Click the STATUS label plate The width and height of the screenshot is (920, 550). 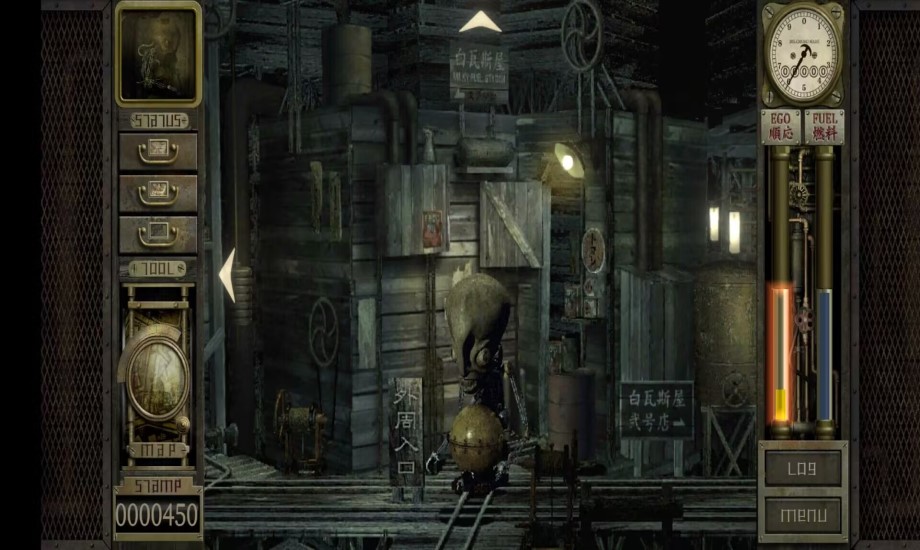[157, 121]
